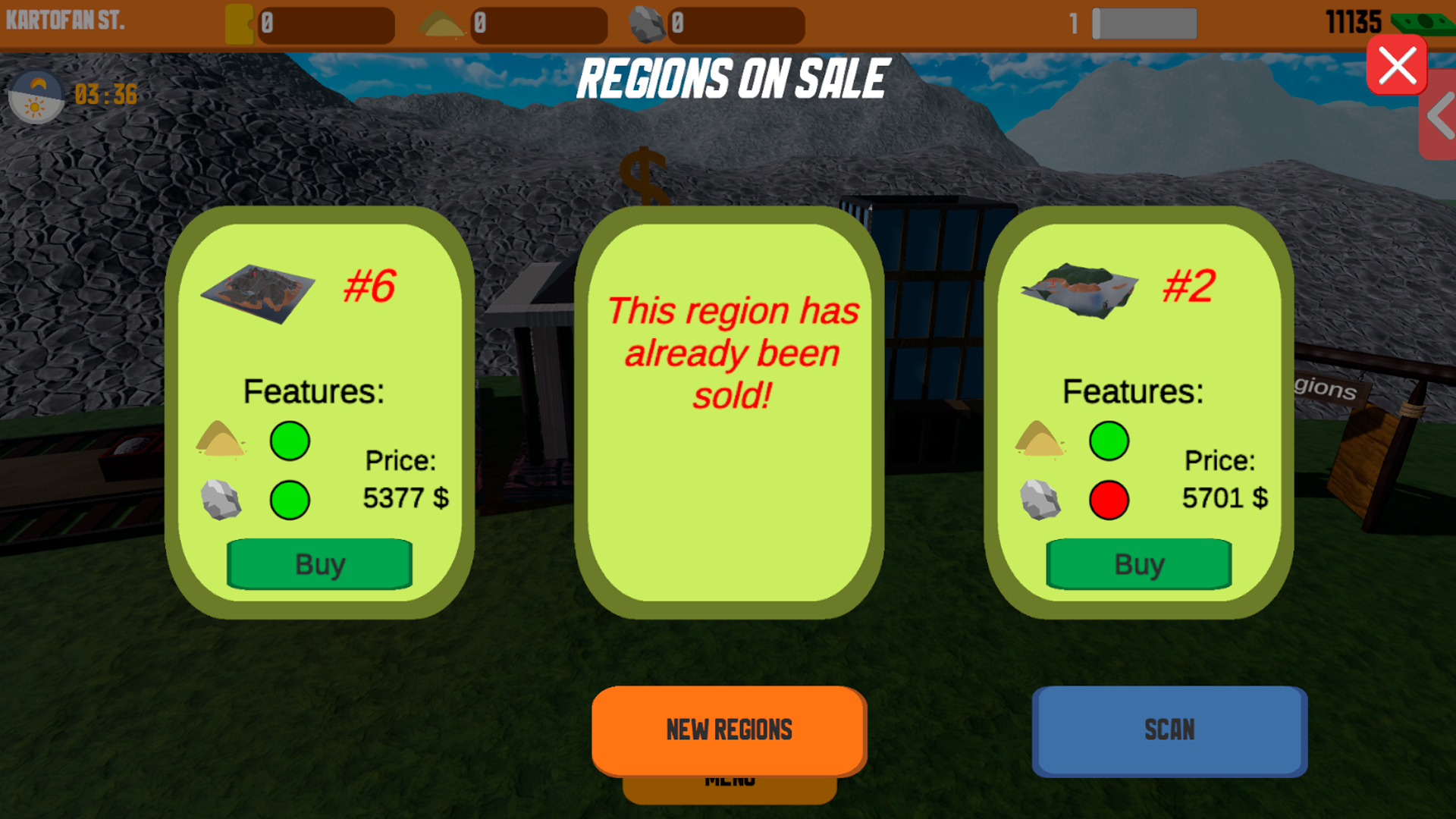Toggle the green stone indicator on region #6
The height and width of the screenshot is (819, 1456).
pos(290,499)
